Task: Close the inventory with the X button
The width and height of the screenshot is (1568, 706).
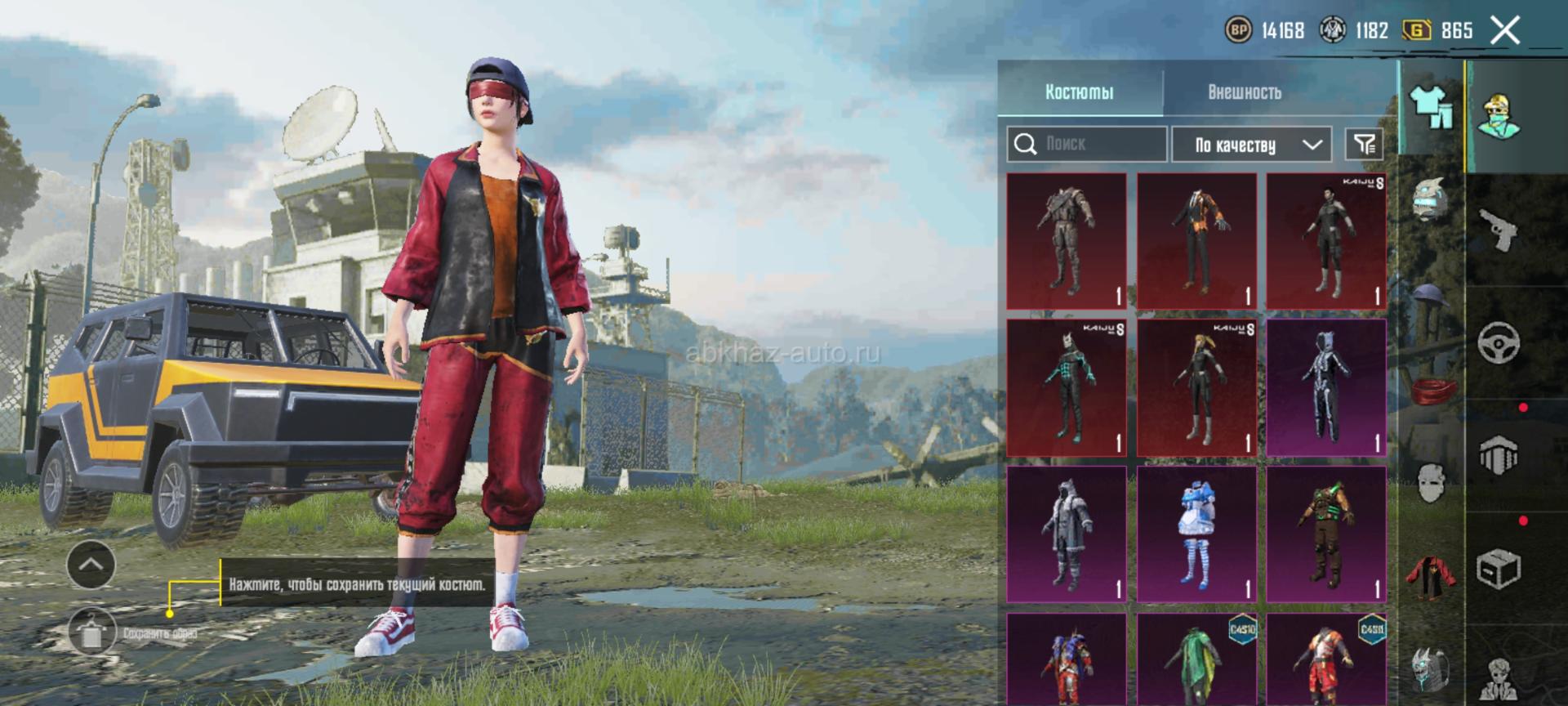Action: pyautogui.click(x=1504, y=31)
